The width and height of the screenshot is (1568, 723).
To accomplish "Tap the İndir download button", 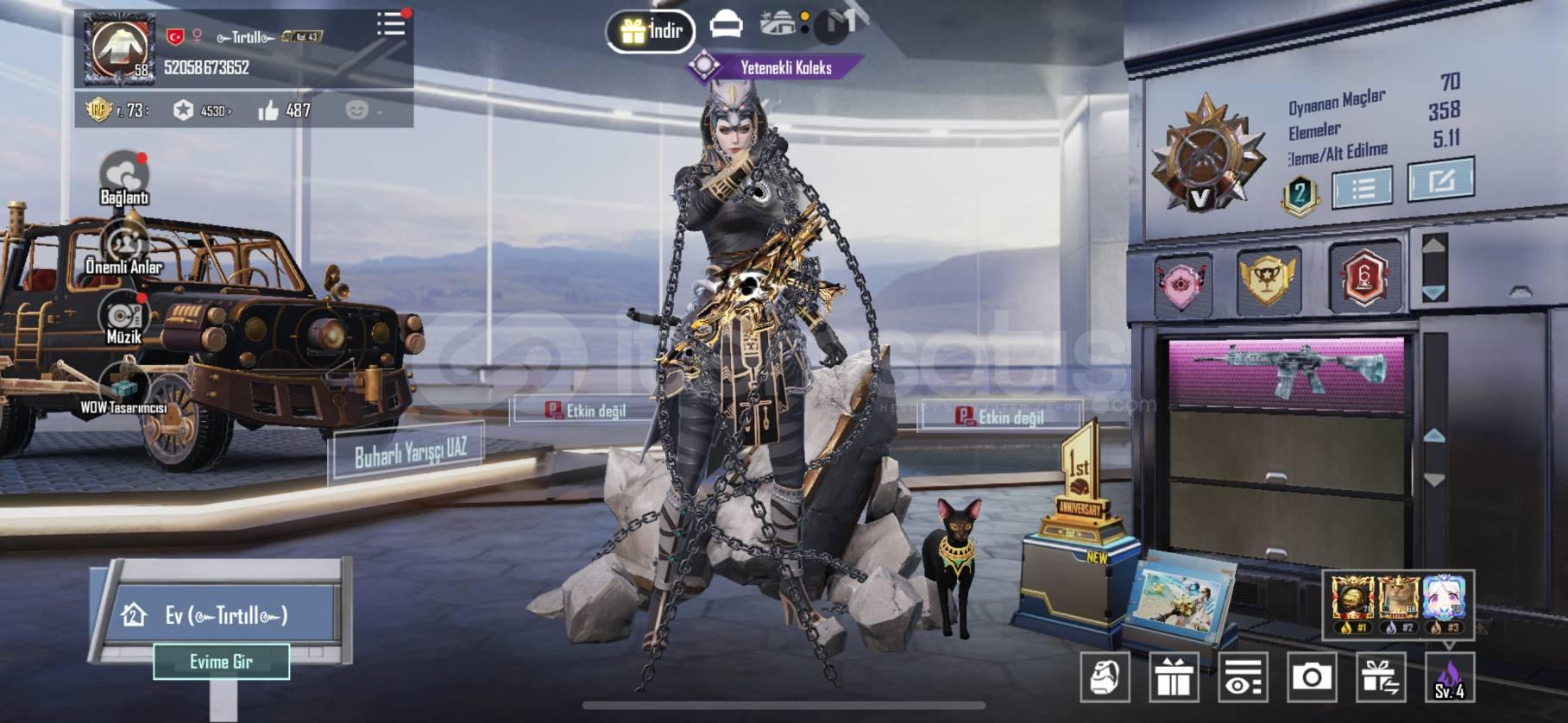I will point(651,32).
